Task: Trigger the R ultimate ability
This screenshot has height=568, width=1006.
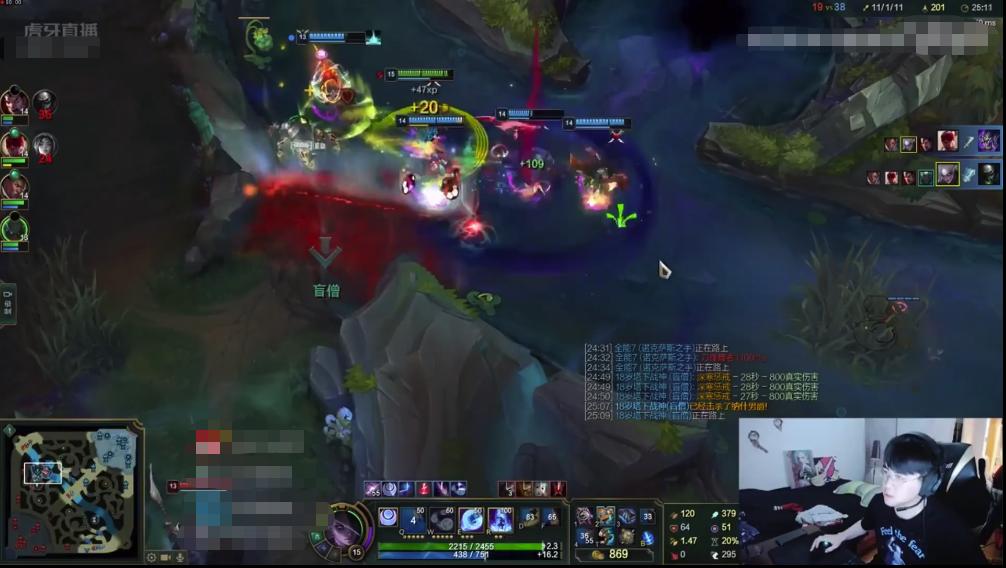Action: 499,520
